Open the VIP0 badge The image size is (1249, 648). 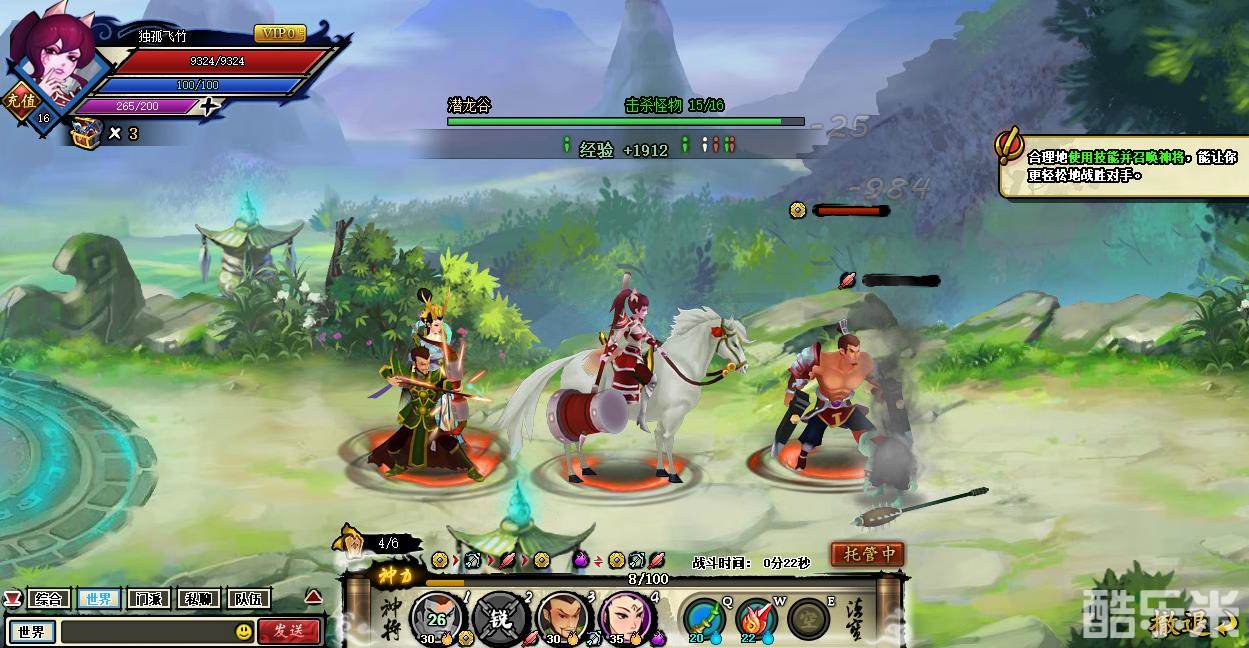[279, 34]
